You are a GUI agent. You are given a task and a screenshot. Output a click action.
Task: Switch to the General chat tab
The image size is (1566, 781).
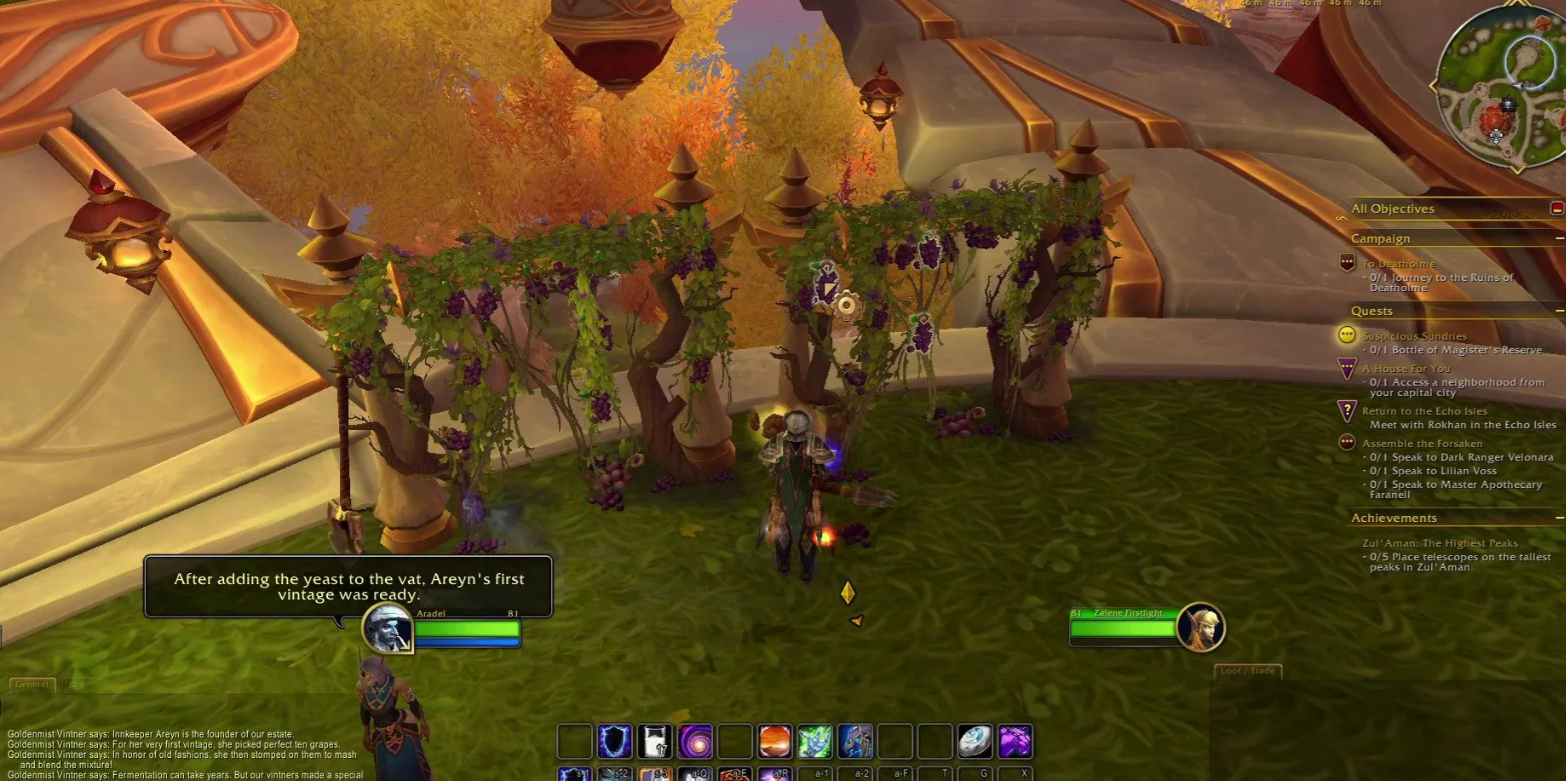pyautogui.click(x=32, y=685)
